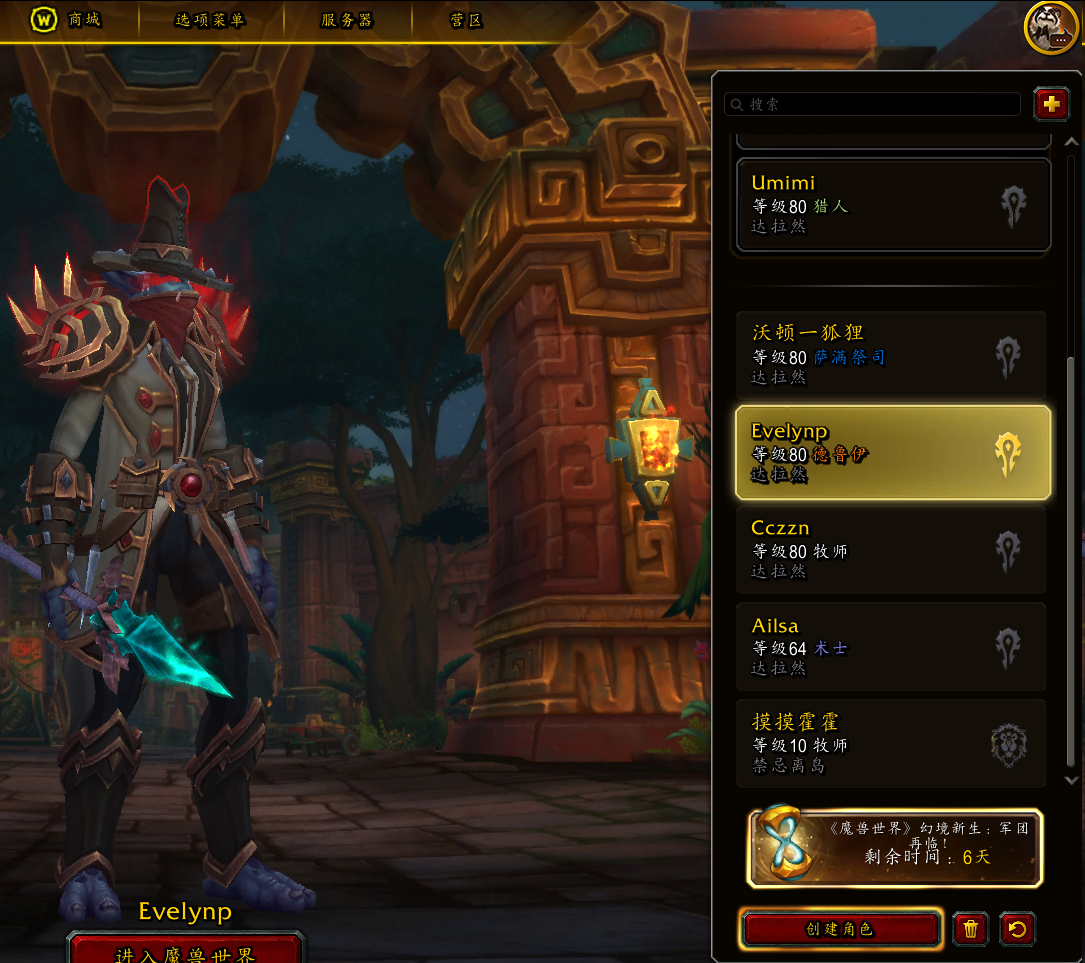Viewport: 1085px width, 963px height.
Task: Open the 幻境新生 Remix event banner
Action: click(x=895, y=848)
